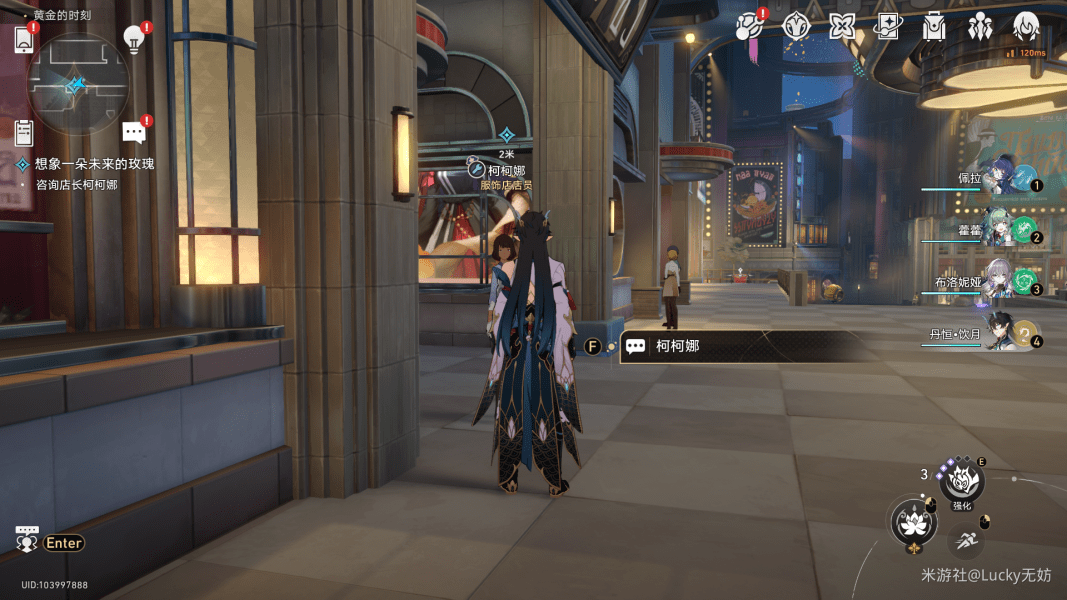Open the phone menu icon

[25, 40]
